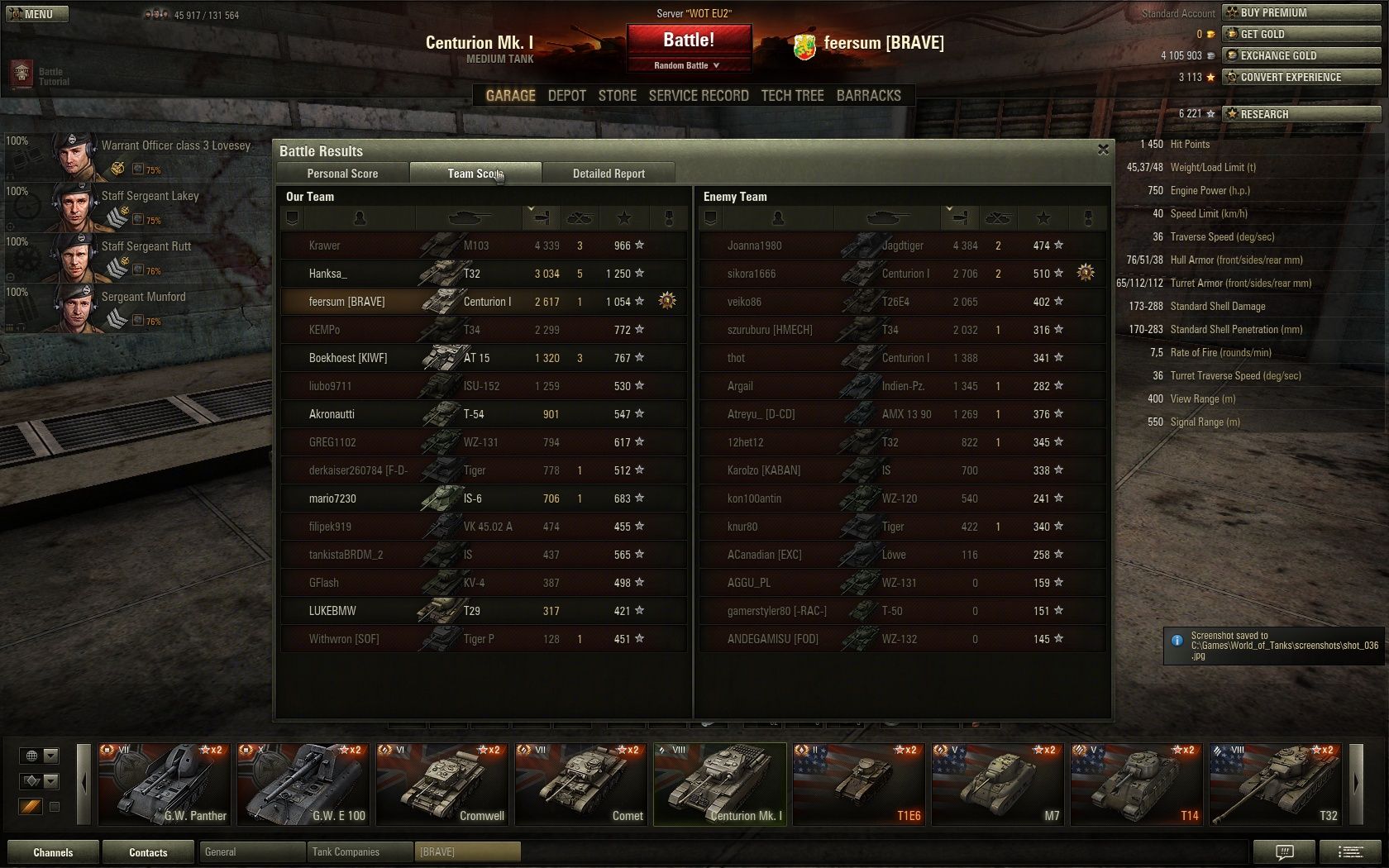The width and height of the screenshot is (1389, 868).
Task: Choose EXCHANGE GOLD
Action: (x=1301, y=55)
